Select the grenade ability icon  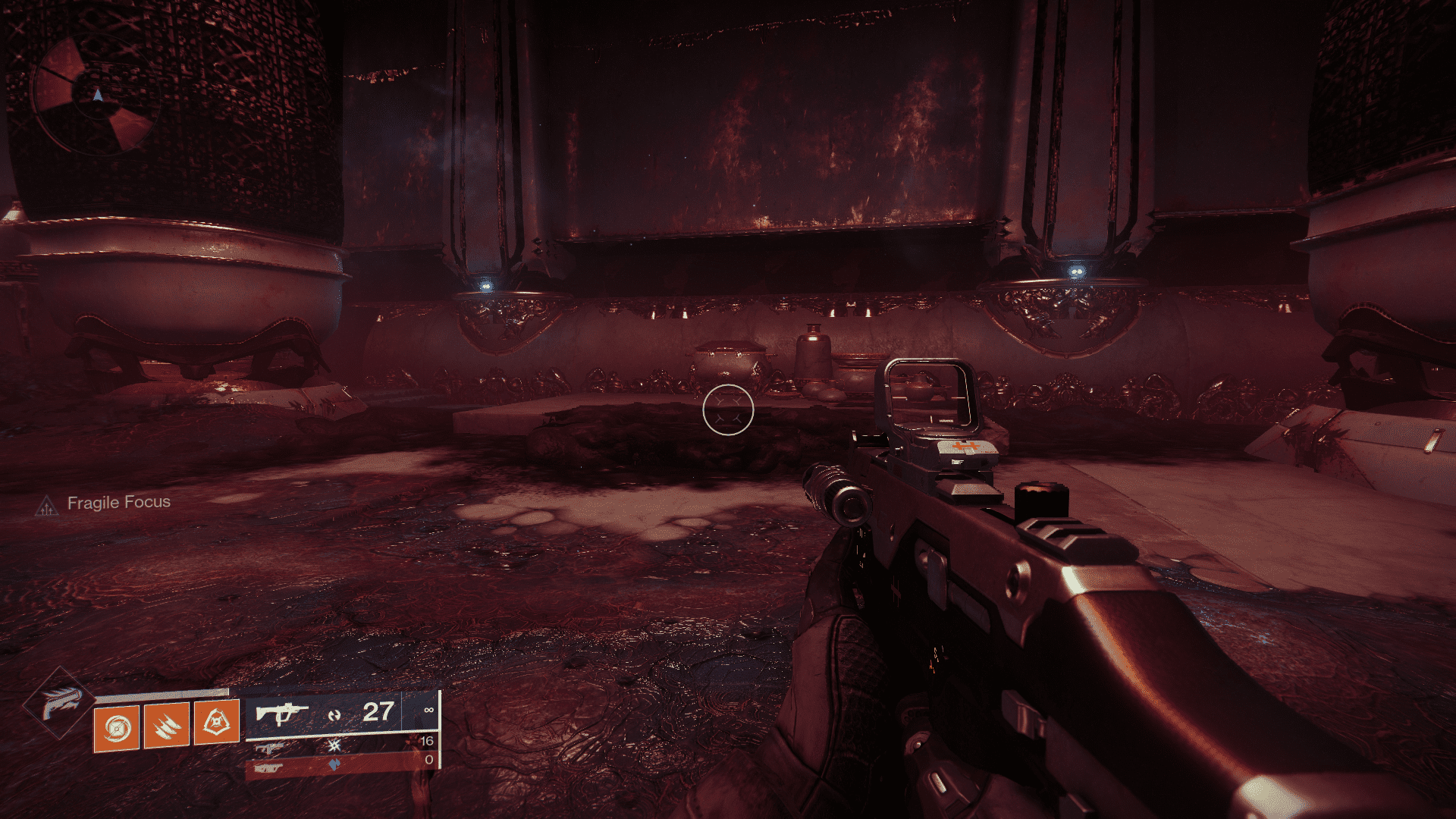(116, 727)
